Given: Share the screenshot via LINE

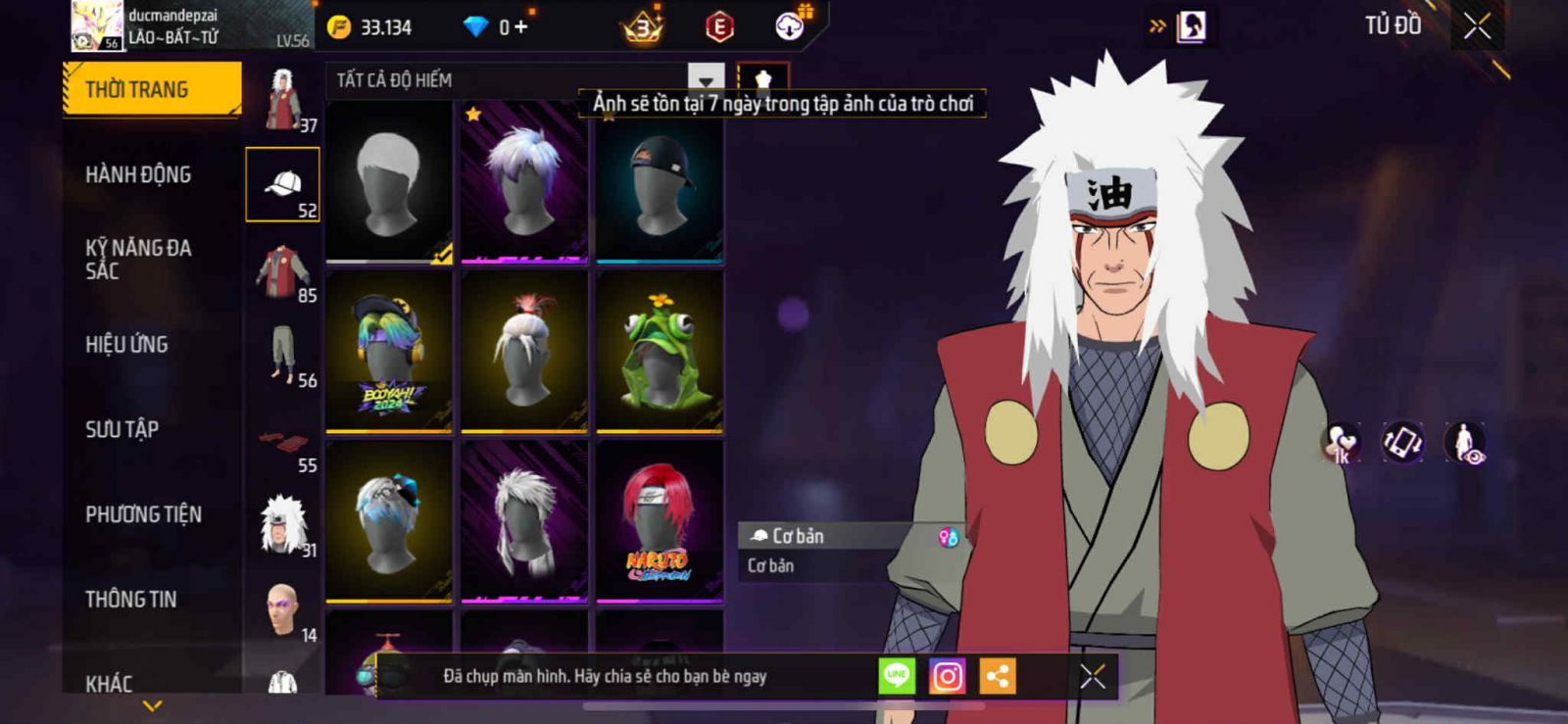Looking at the screenshot, I should (897, 676).
